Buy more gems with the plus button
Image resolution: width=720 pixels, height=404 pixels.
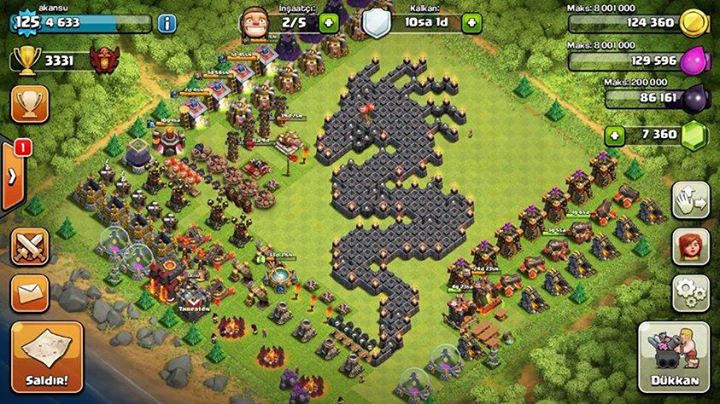pos(615,135)
